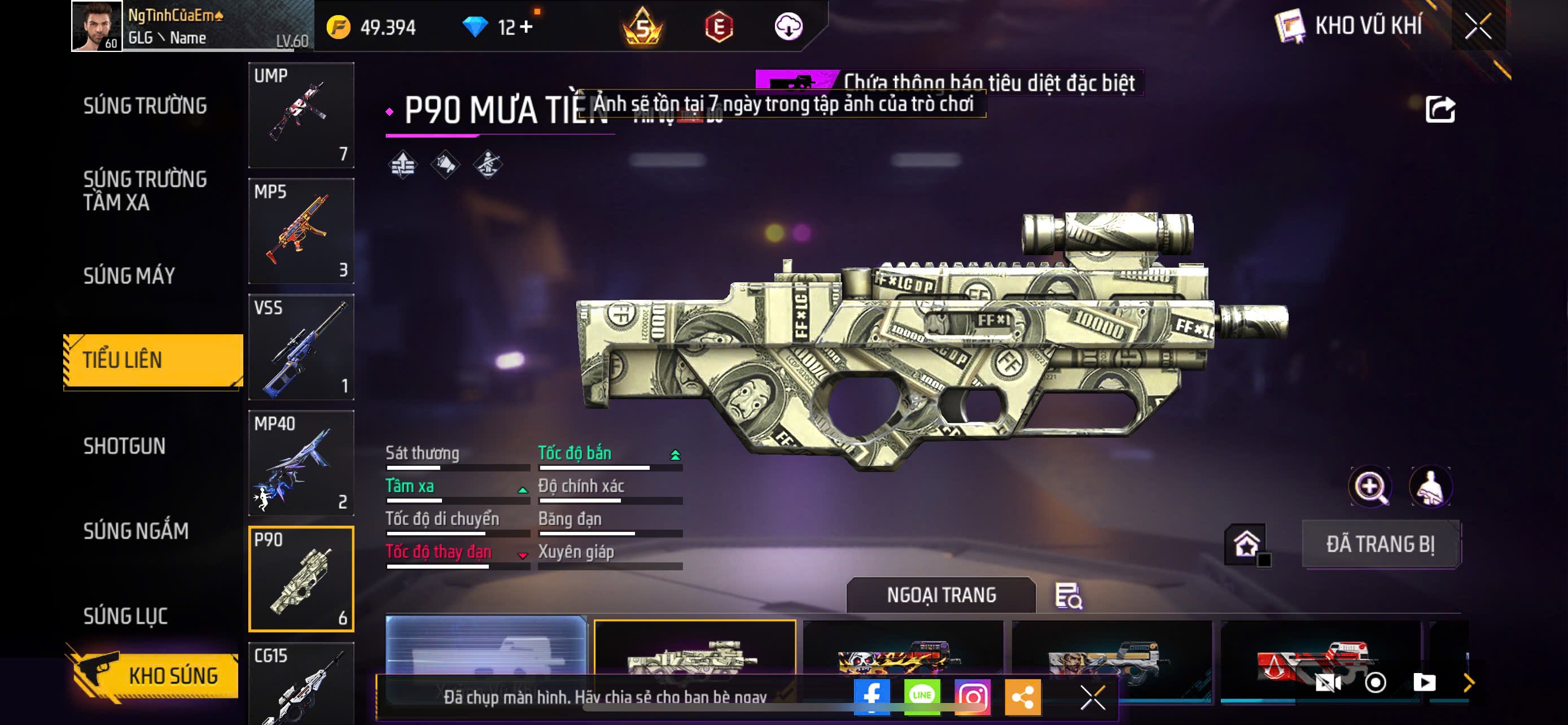Viewport: 1568px width, 725px height.
Task: Add diamonds with the plus button
Action: pos(526,27)
